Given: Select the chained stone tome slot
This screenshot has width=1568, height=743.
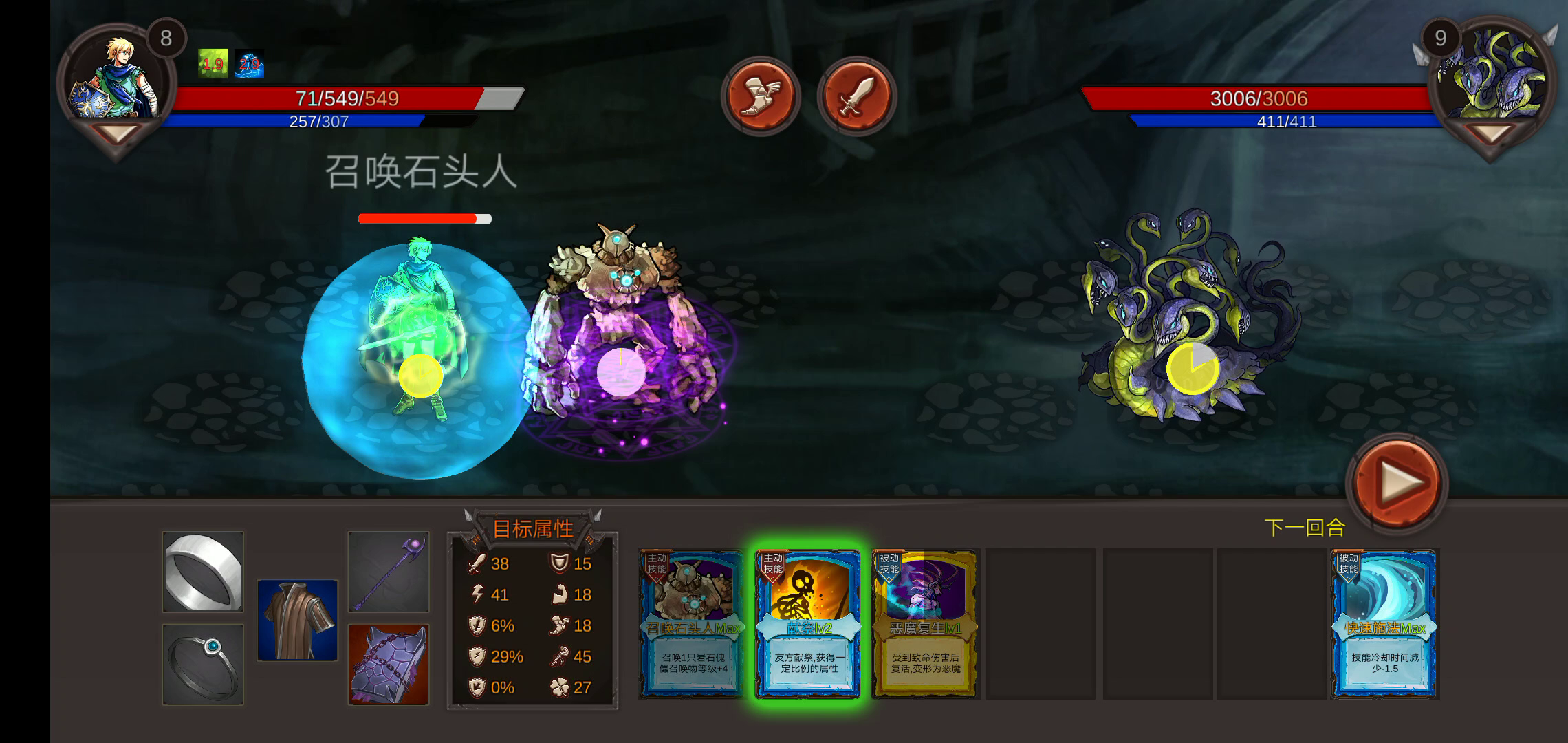Looking at the screenshot, I should [389, 664].
